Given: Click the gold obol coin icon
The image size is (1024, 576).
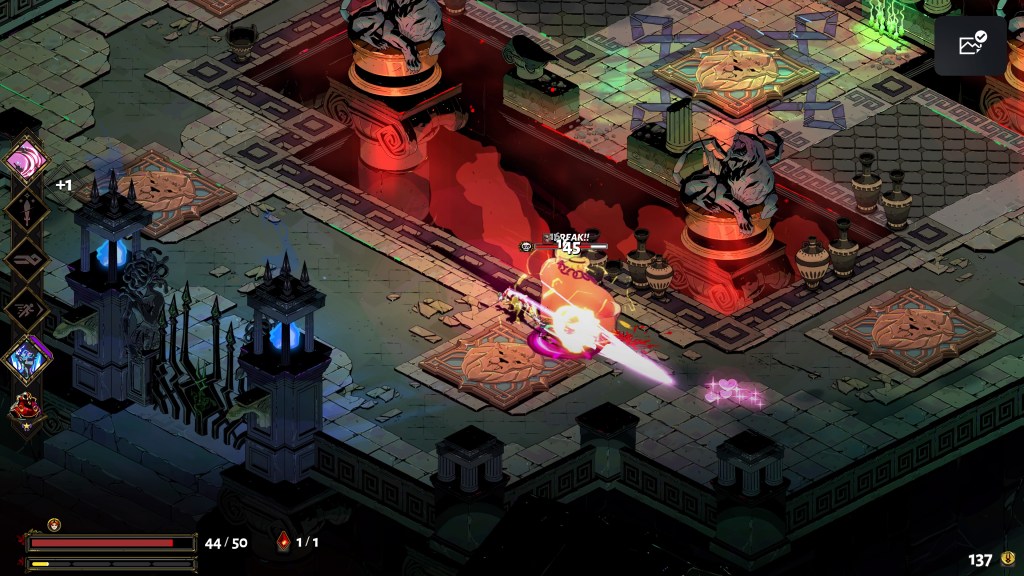Looking at the screenshot, I should tap(1007, 559).
